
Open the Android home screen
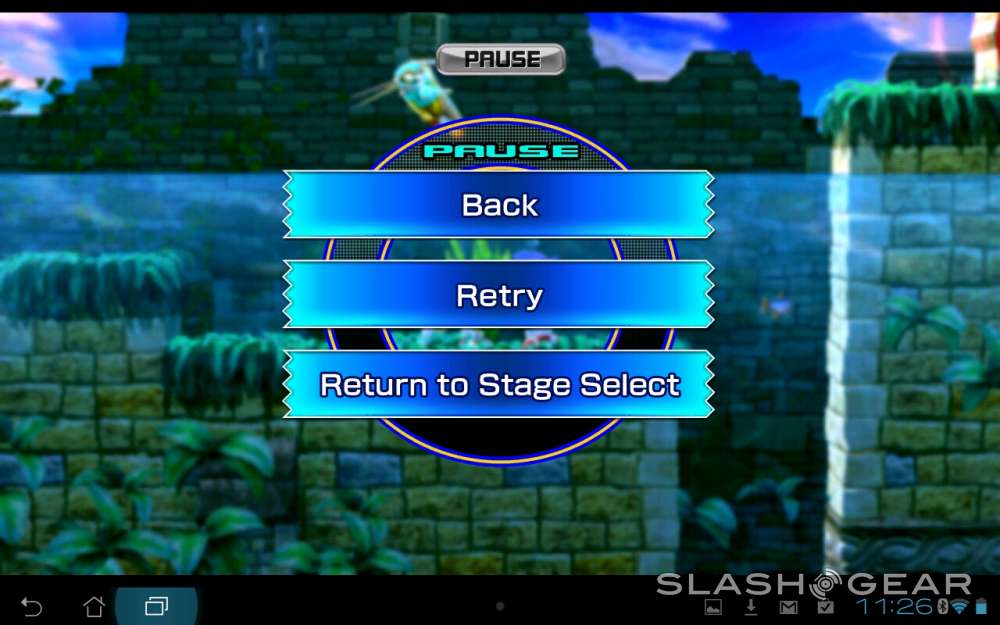[94, 607]
